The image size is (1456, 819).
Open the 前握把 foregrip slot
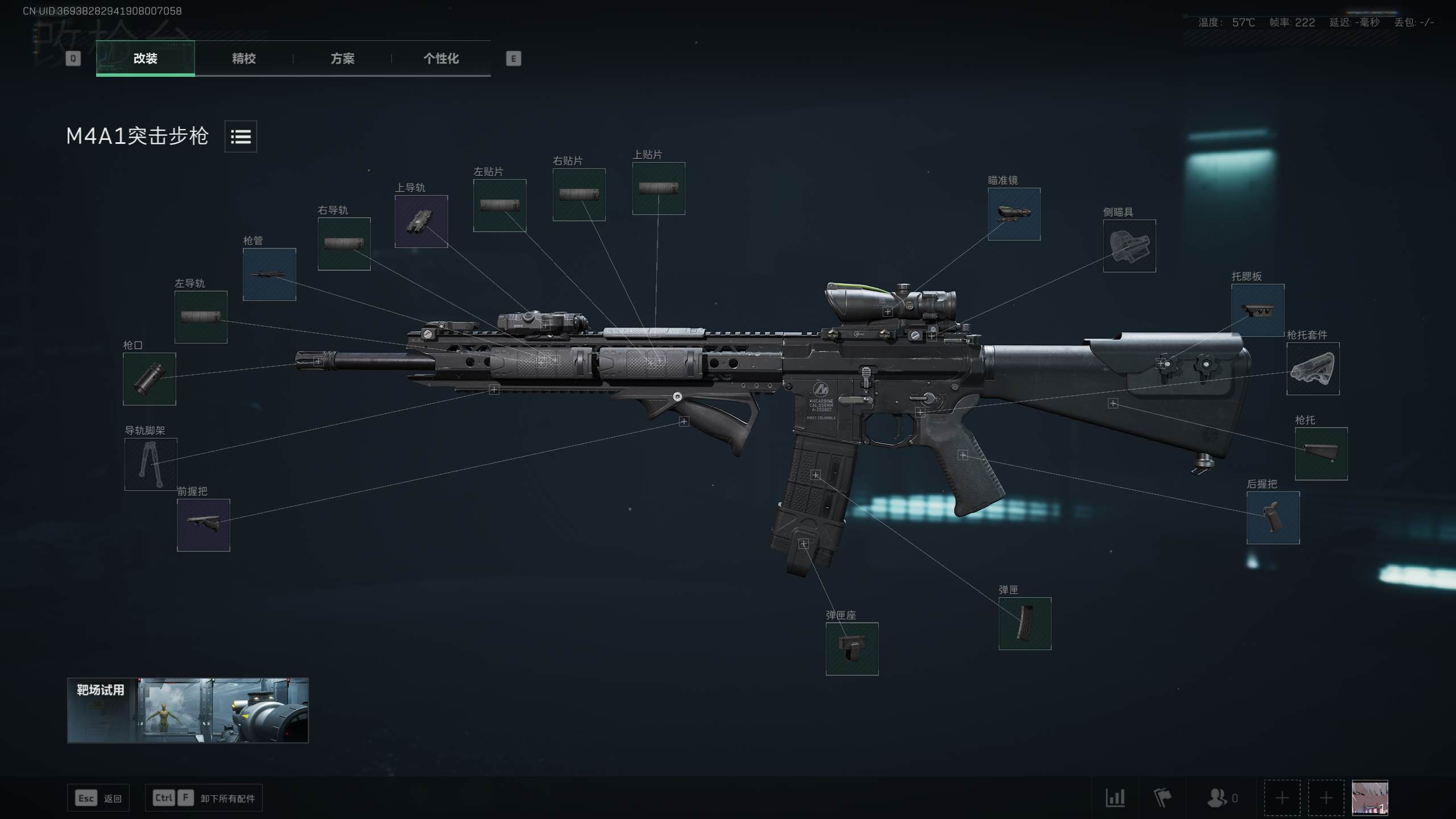click(203, 525)
